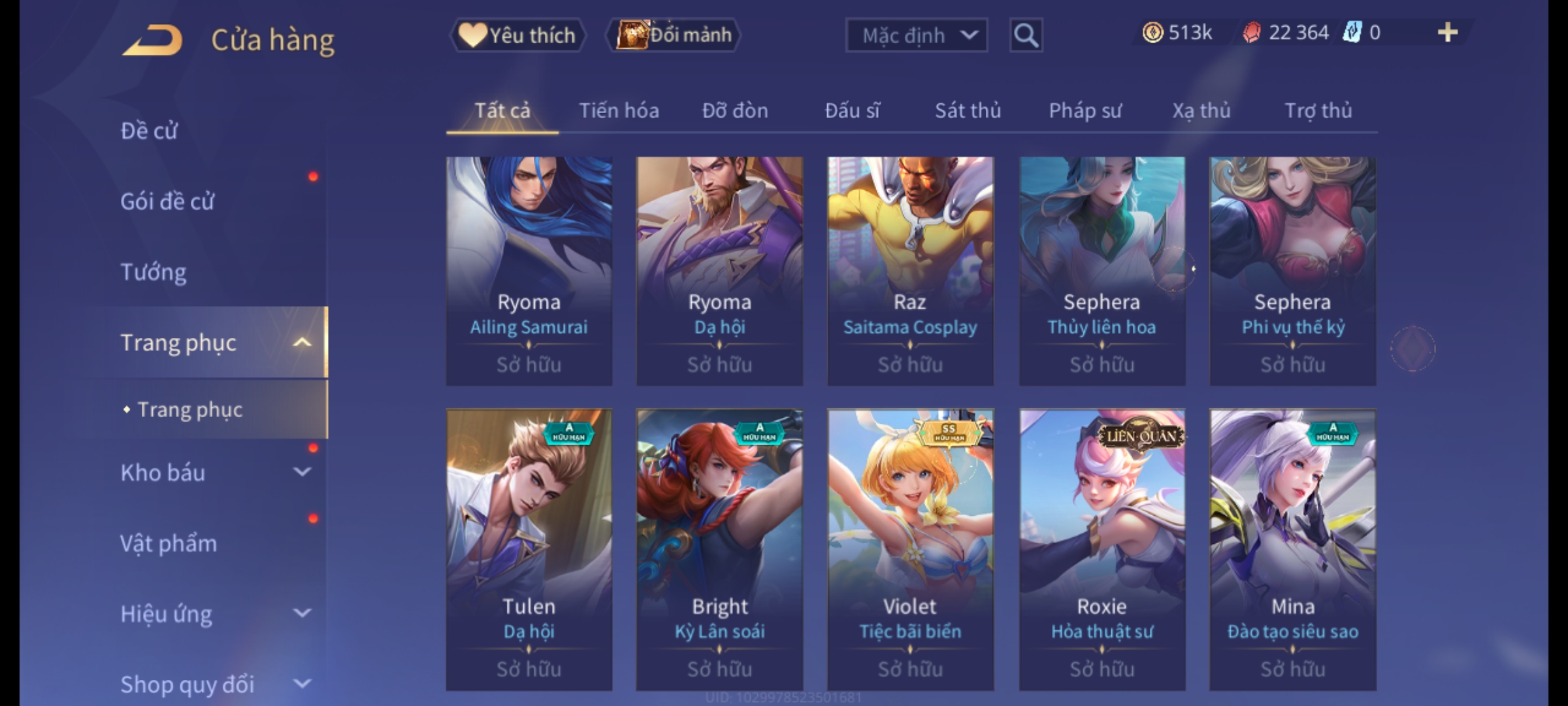Open the Đổi mảnh exchange

pyautogui.click(x=674, y=35)
